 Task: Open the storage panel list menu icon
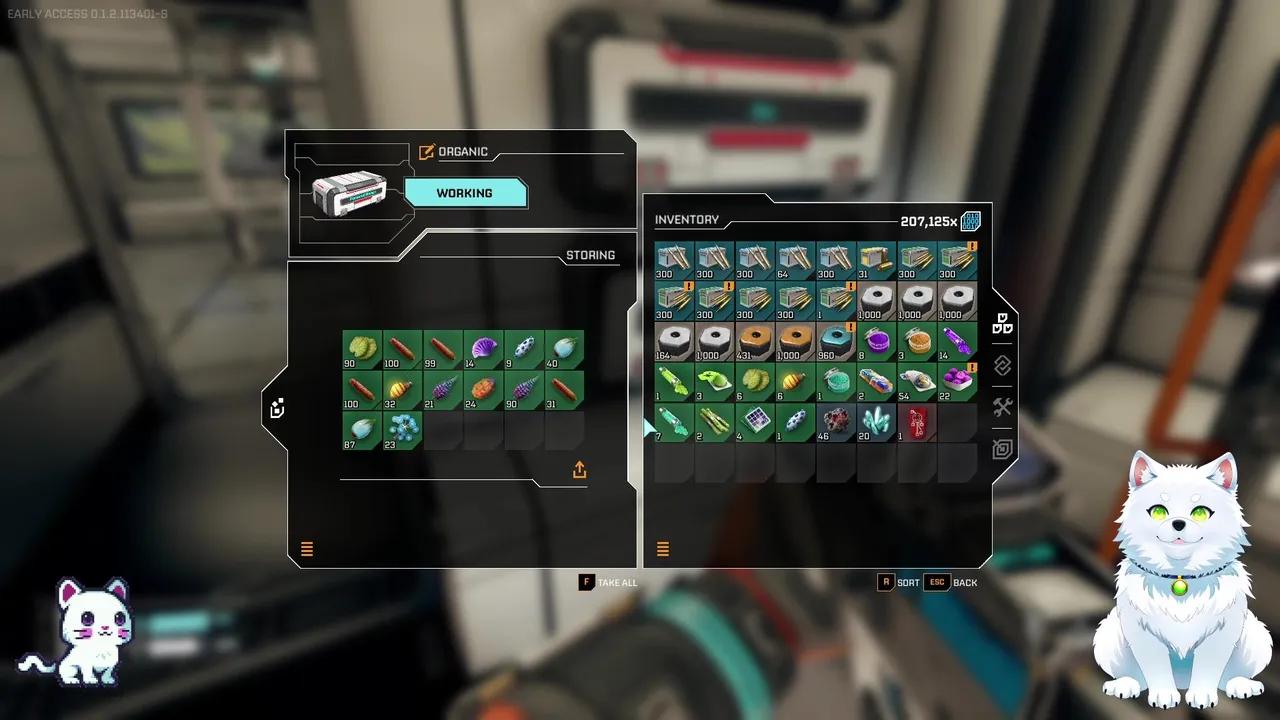point(307,549)
